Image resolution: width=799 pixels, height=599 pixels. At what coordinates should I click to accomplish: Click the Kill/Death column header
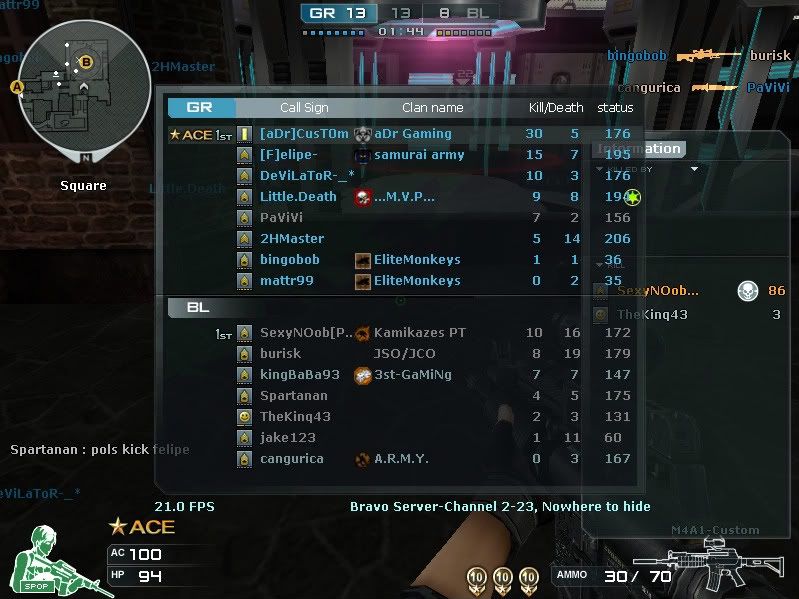click(x=556, y=107)
